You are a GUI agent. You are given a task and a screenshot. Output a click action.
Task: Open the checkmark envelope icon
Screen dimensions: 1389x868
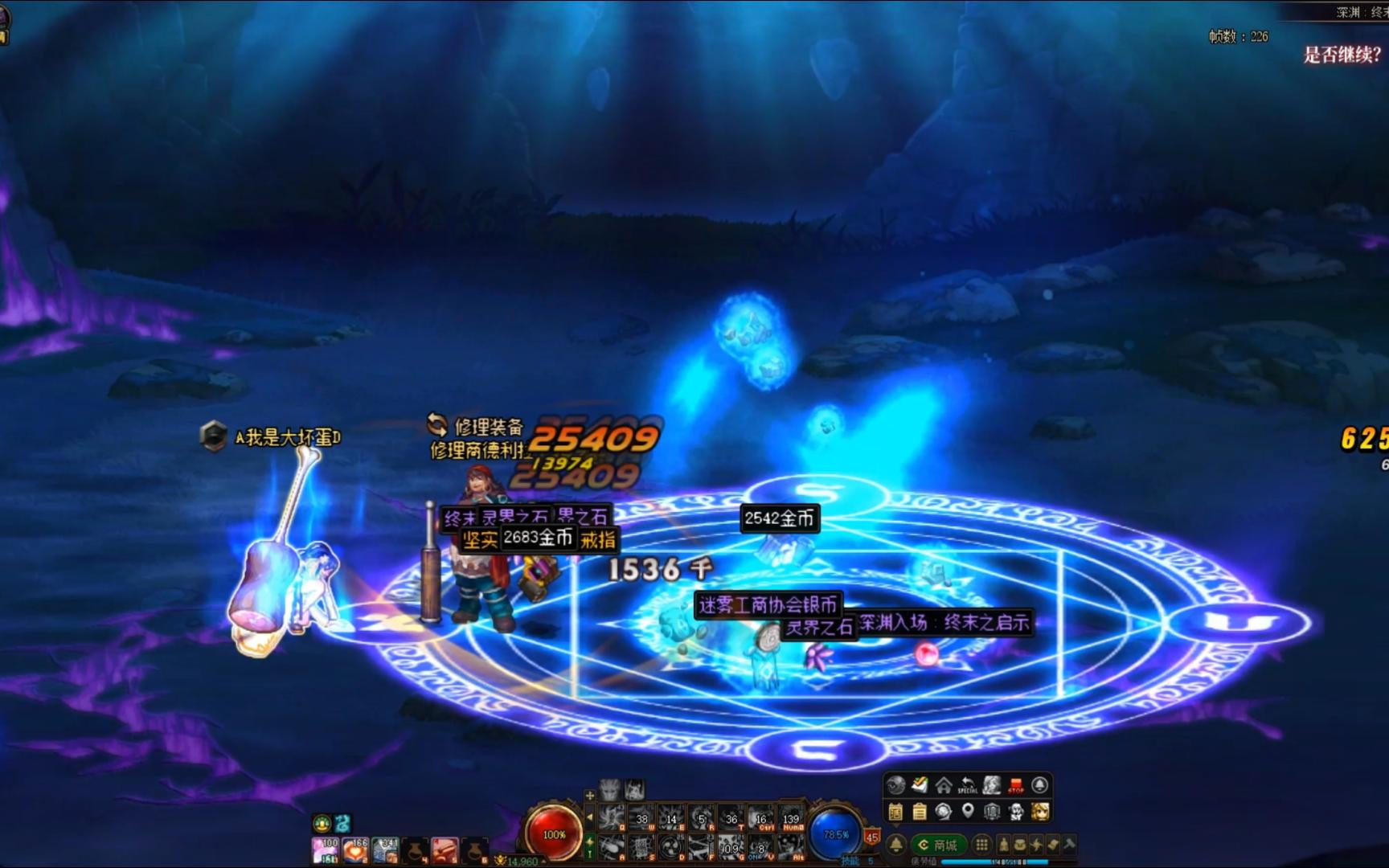920,785
